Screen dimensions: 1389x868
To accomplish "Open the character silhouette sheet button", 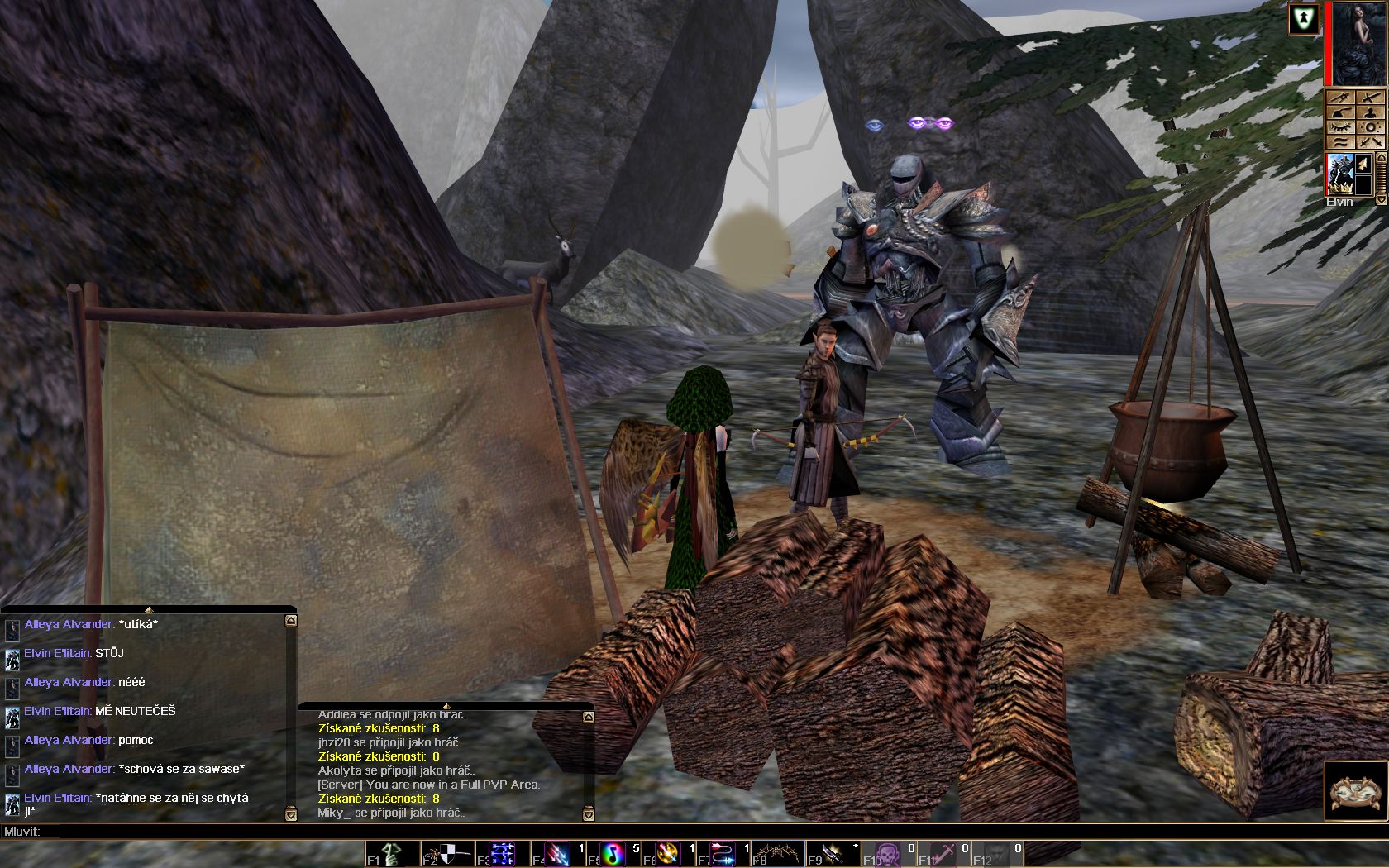I will tap(1370, 112).
